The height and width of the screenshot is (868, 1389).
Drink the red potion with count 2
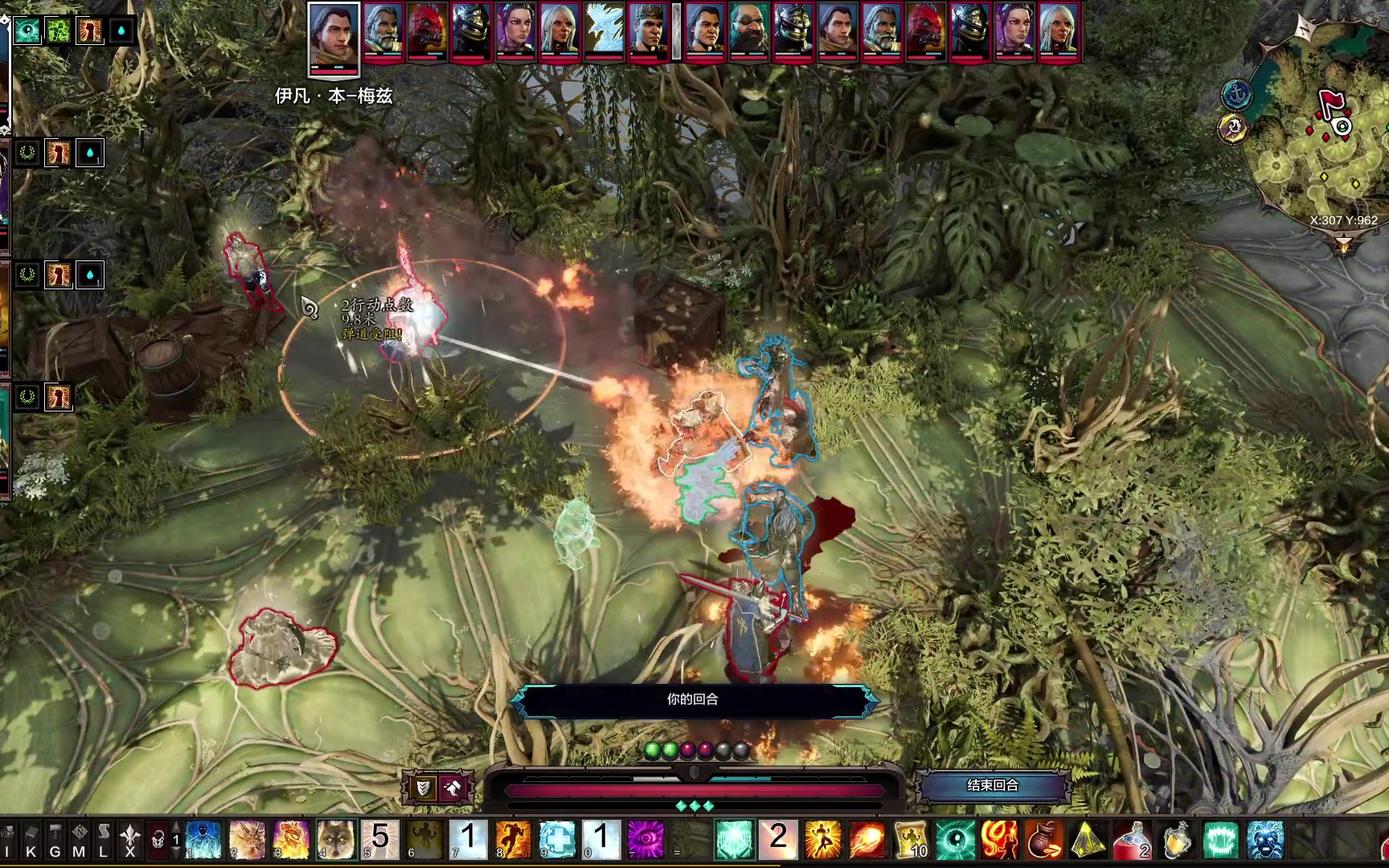tap(1132, 840)
